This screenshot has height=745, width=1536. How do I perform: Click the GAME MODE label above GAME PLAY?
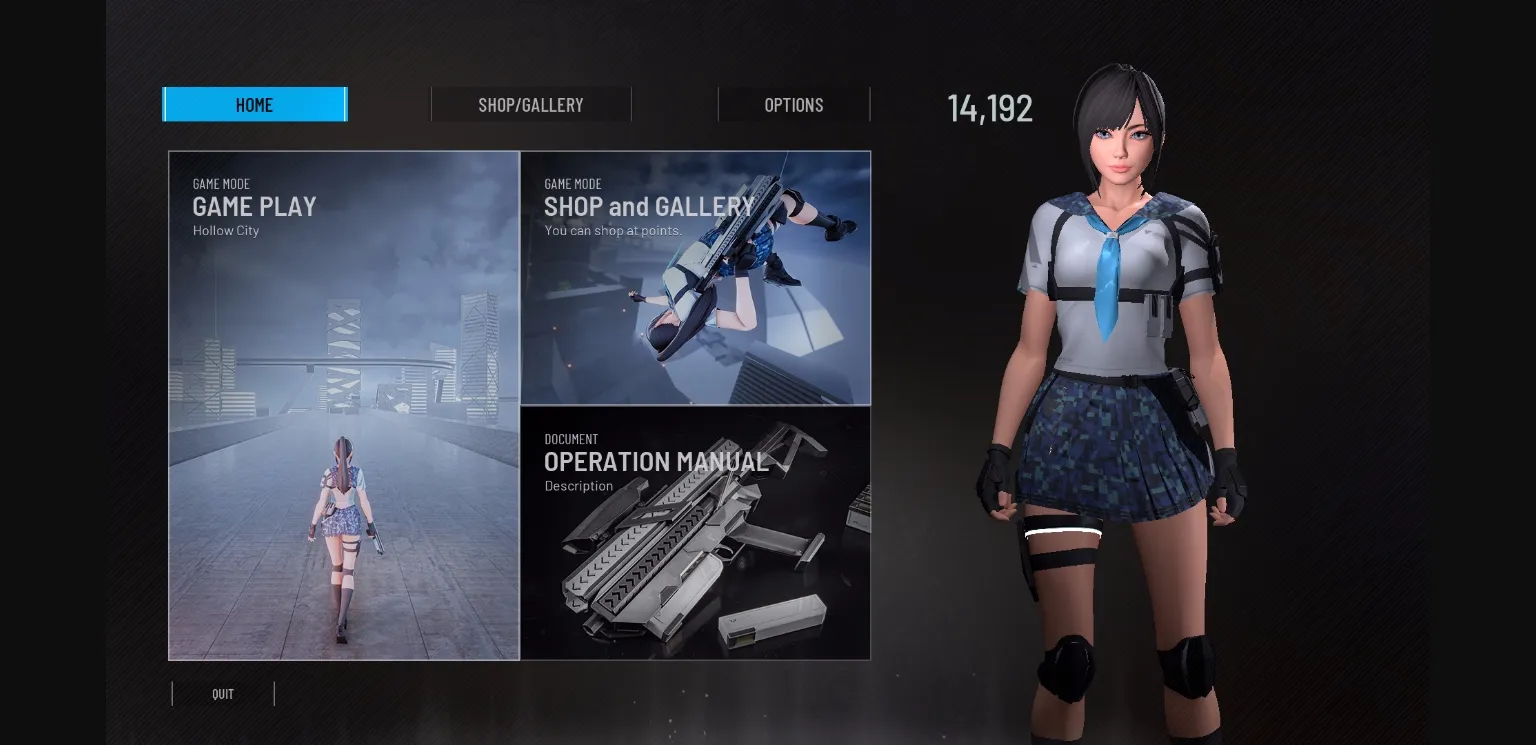point(221,184)
